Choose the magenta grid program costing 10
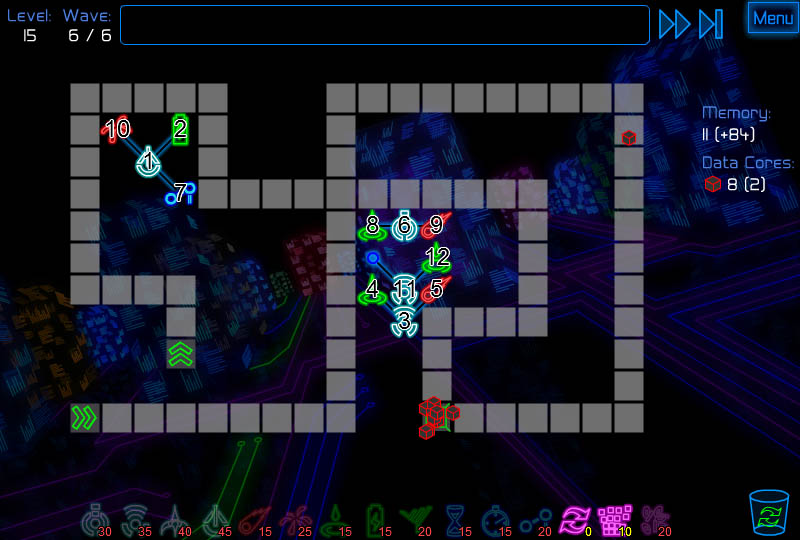Image resolution: width=800 pixels, height=540 pixels. pos(611,519)
